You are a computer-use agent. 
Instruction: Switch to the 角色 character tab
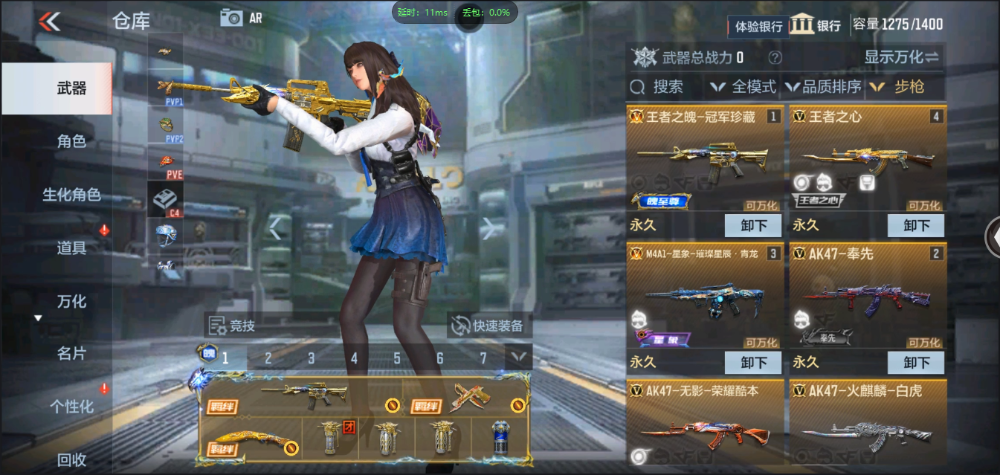70,142
